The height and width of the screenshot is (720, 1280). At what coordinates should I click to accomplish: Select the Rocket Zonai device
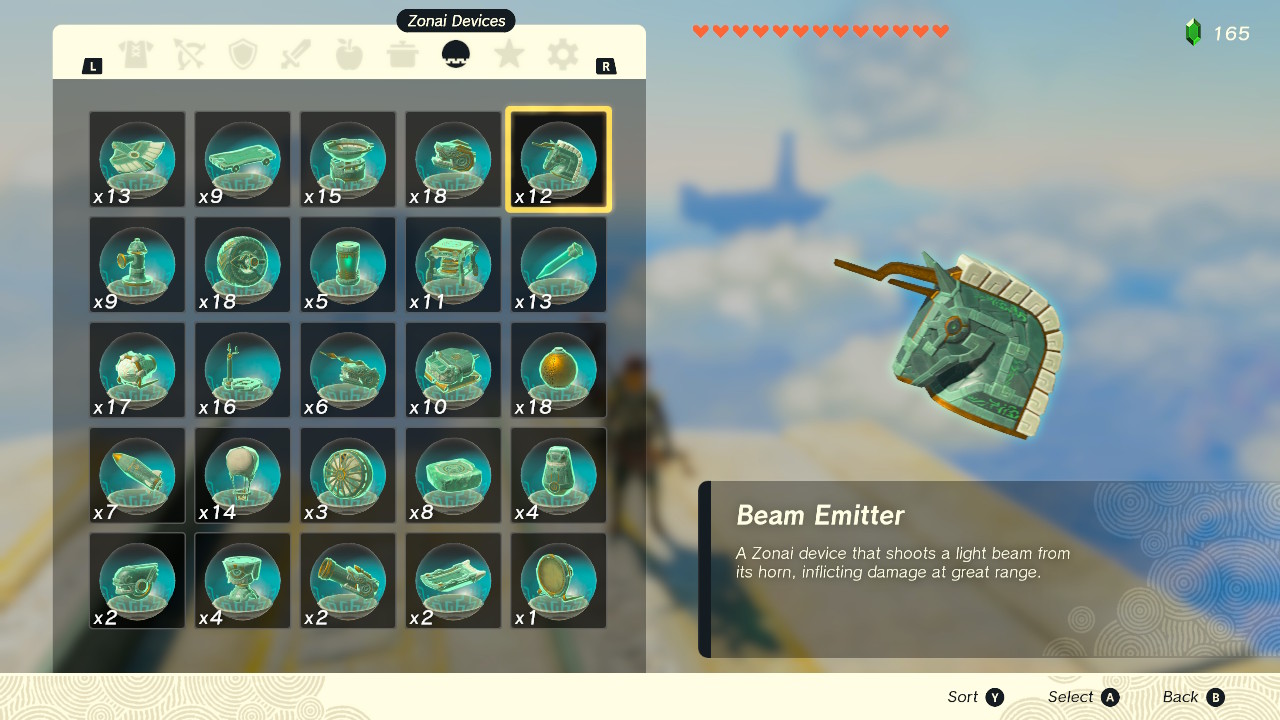[x=137, y=475]
